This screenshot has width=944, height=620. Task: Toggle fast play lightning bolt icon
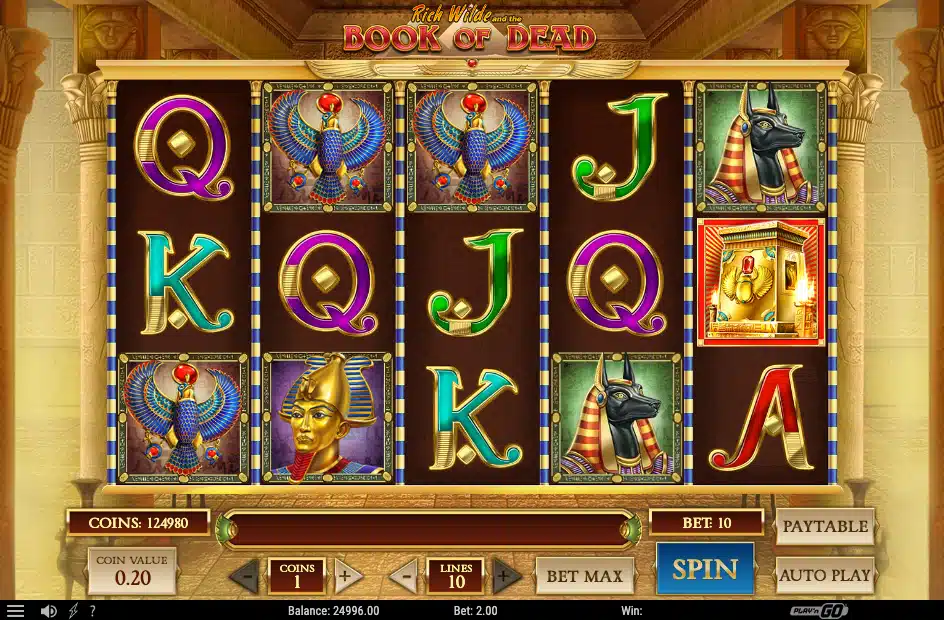[x=74, y=611]
